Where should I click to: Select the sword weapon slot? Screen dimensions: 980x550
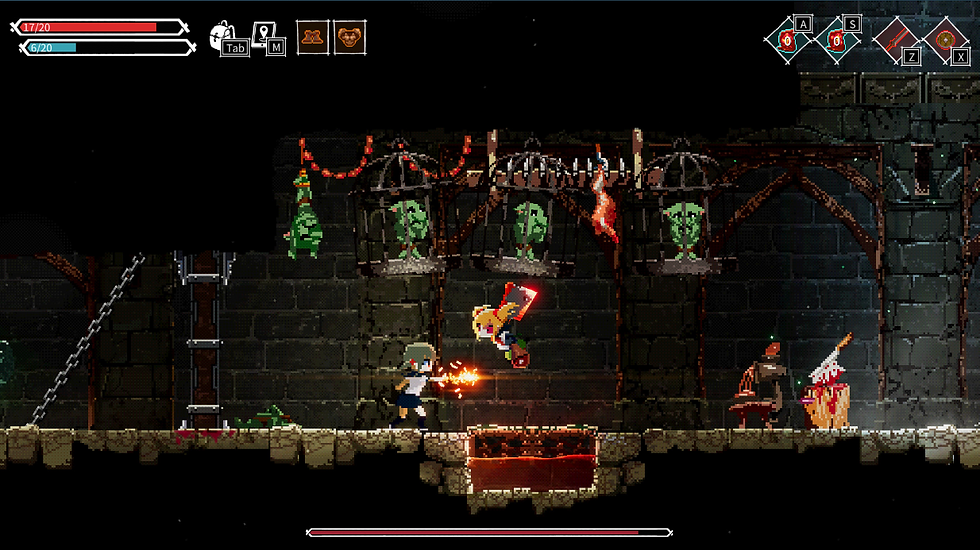tap(895, 40)
